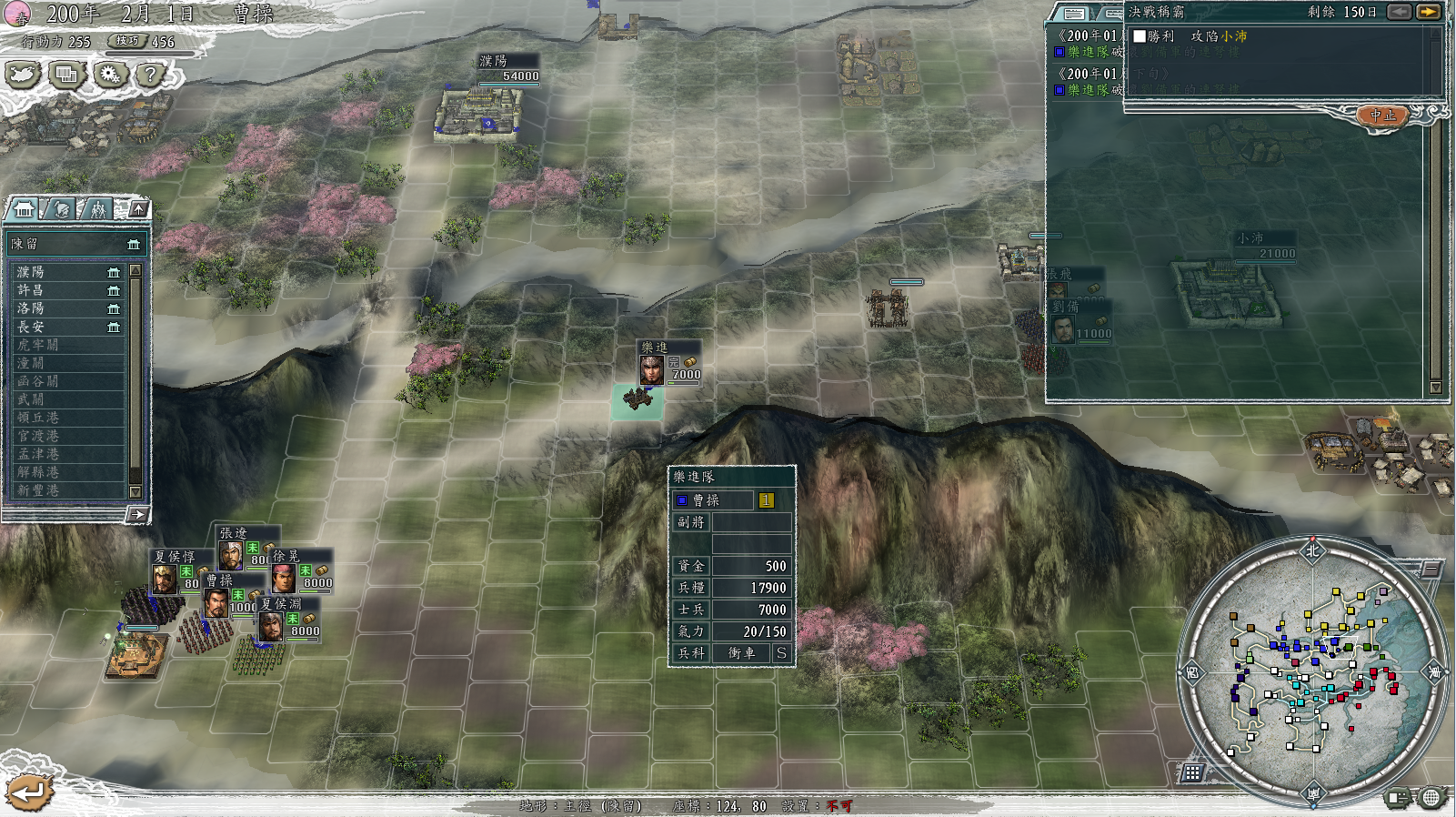
Task: Open the question mark help button
Action: [151, 75]
